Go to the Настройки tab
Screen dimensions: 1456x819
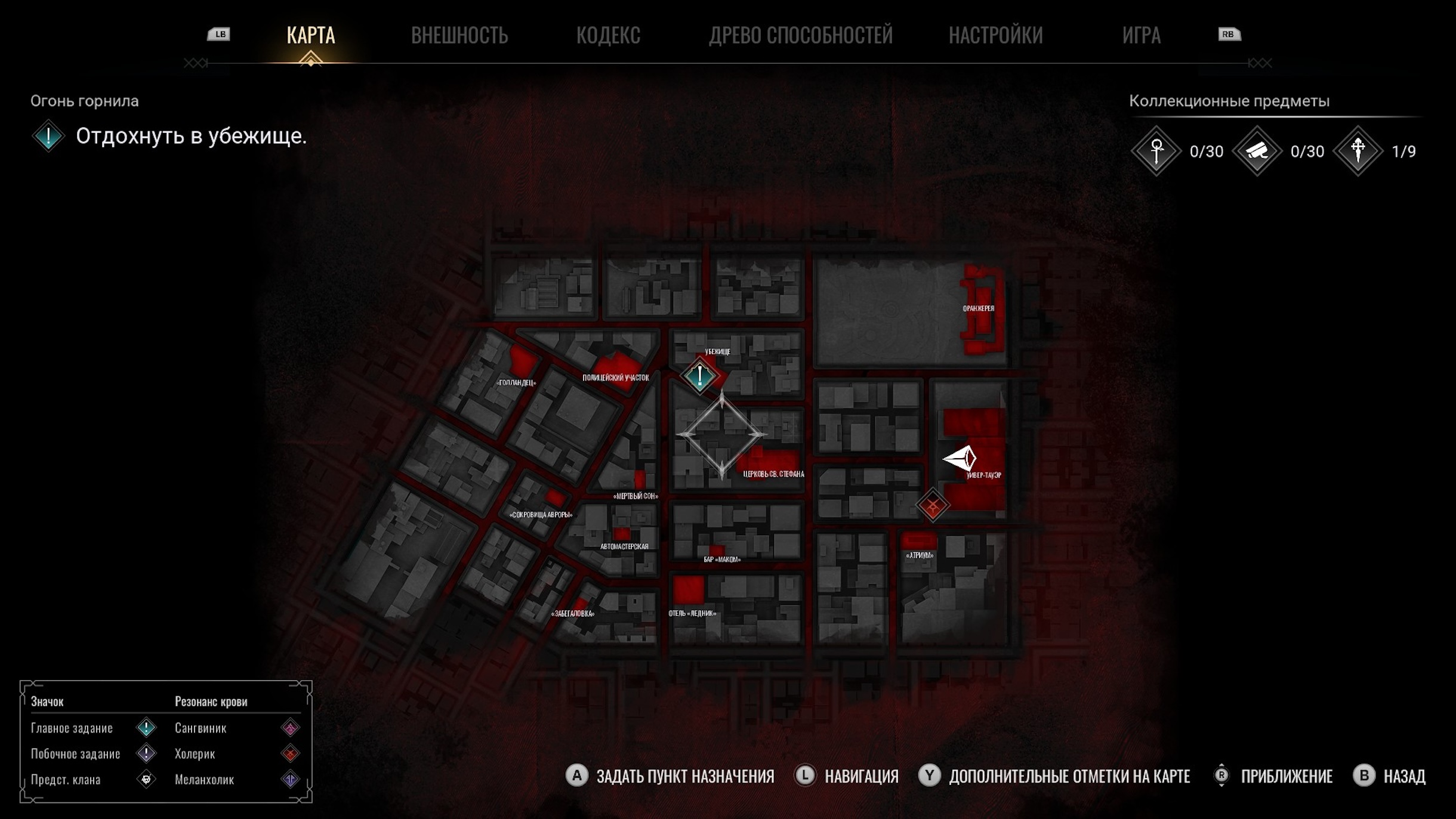(995, 35)
